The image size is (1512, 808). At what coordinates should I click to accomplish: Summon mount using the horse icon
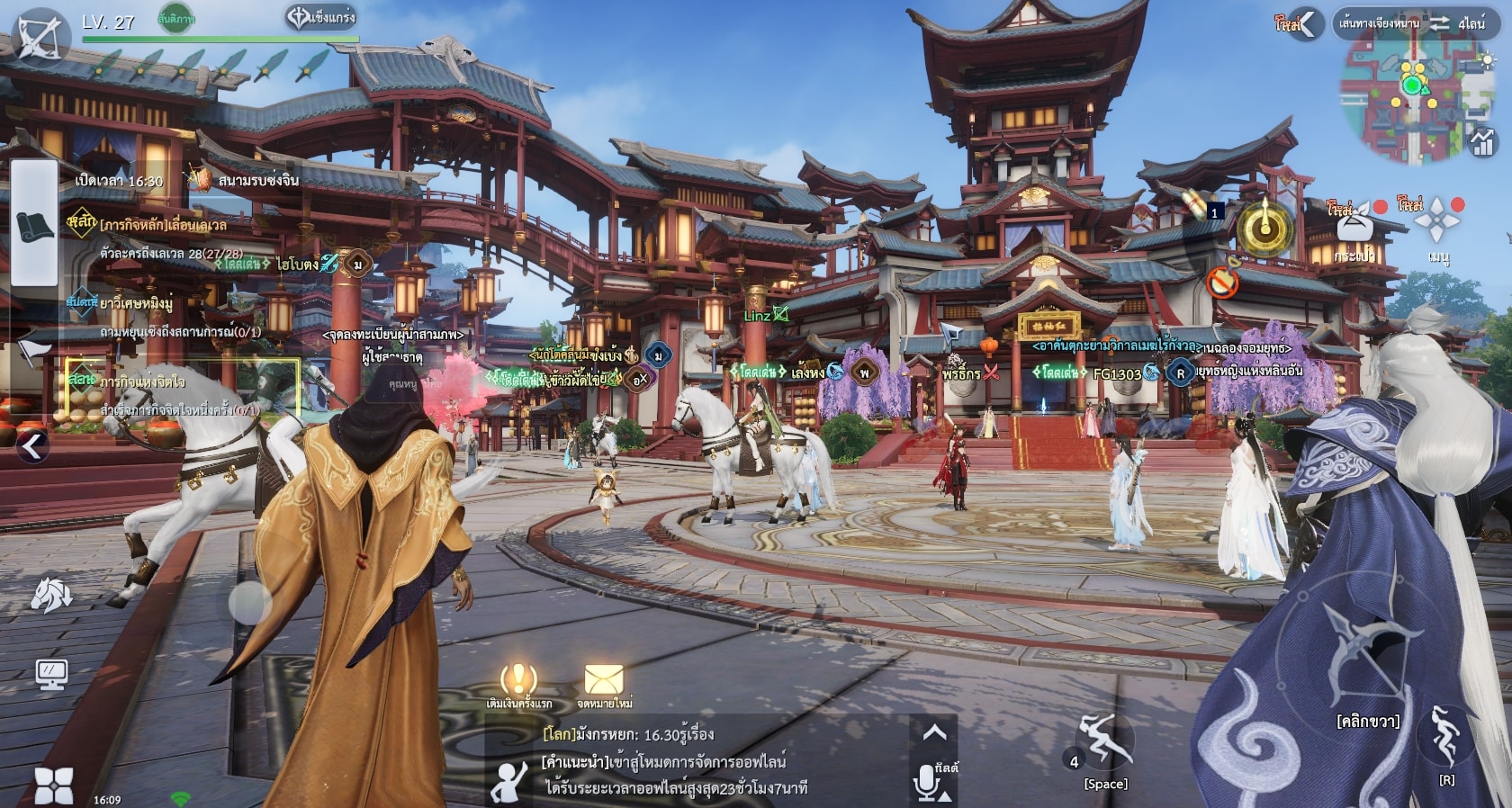(51, 594)
